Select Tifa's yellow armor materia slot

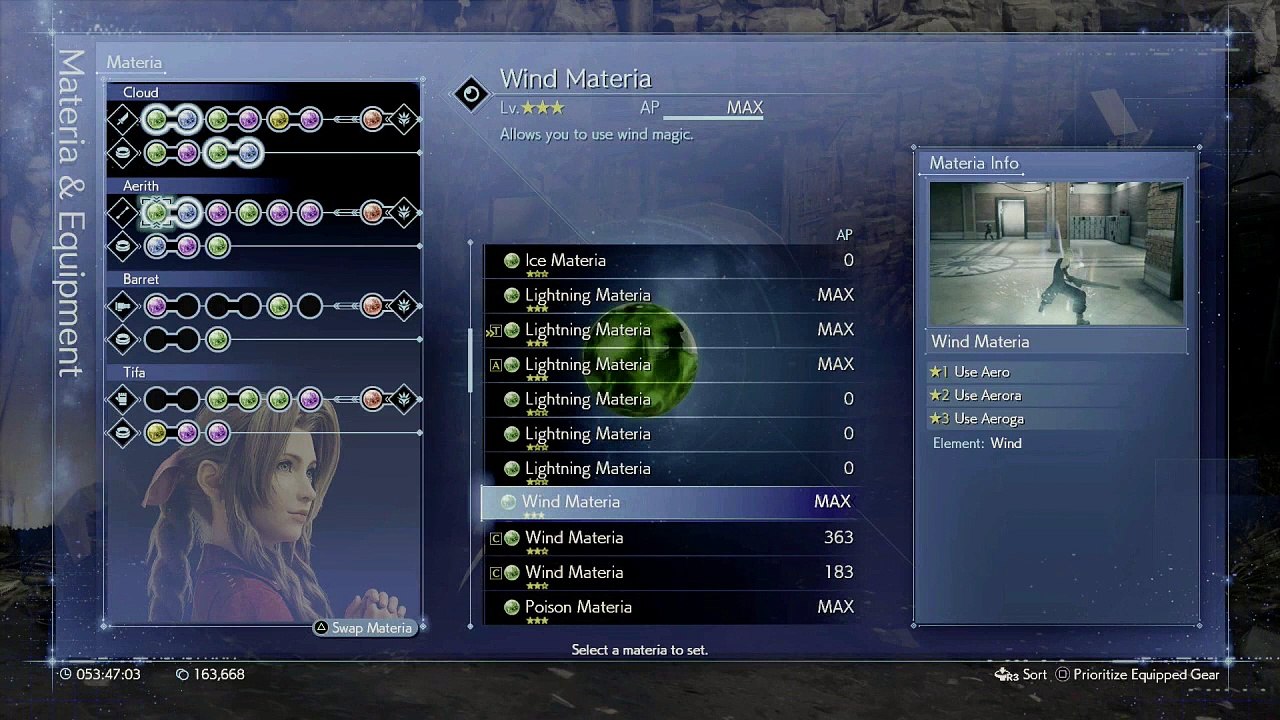[156, 433]
